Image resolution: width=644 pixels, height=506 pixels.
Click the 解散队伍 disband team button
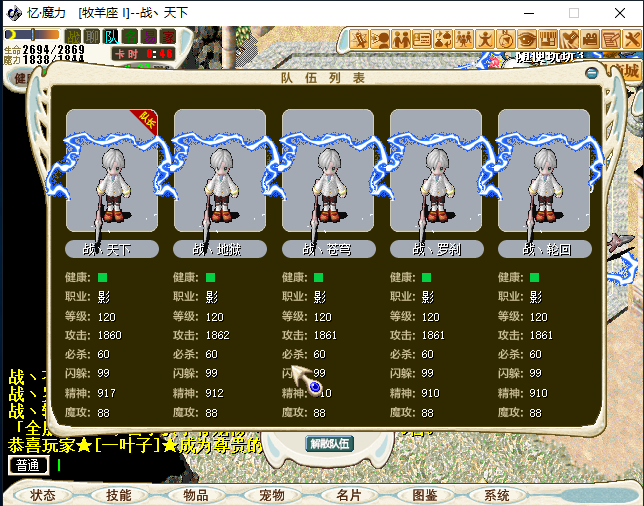click(x=329, y=443)
